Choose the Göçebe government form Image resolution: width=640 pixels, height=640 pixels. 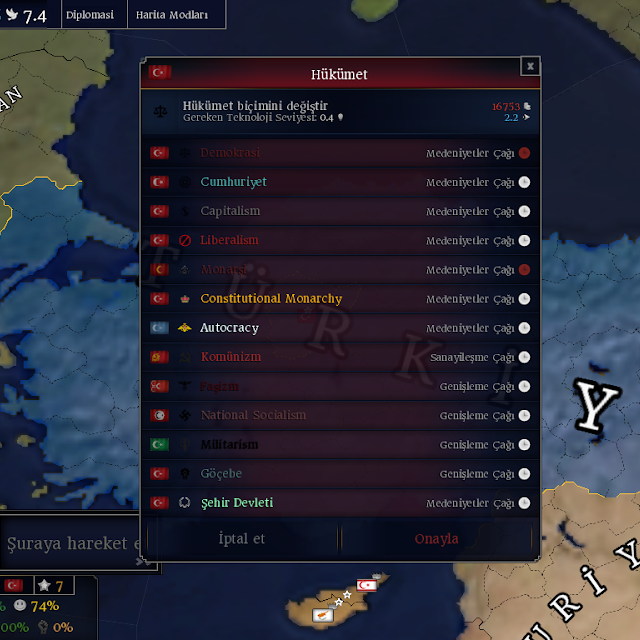click(x=340, y=473)
